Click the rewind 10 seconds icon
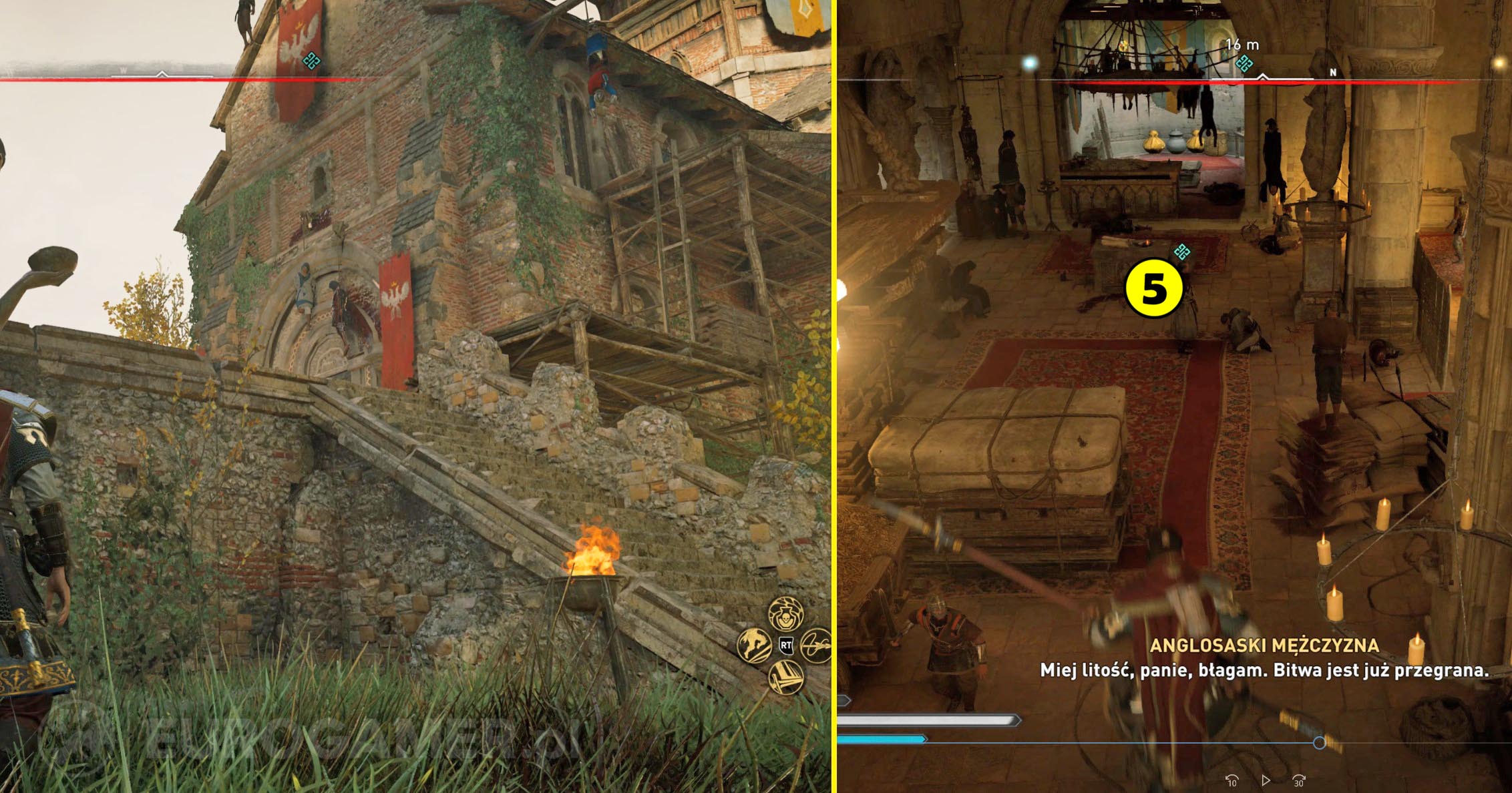The width and height of the screenshot is (1512, 793). pos(1233,781)
